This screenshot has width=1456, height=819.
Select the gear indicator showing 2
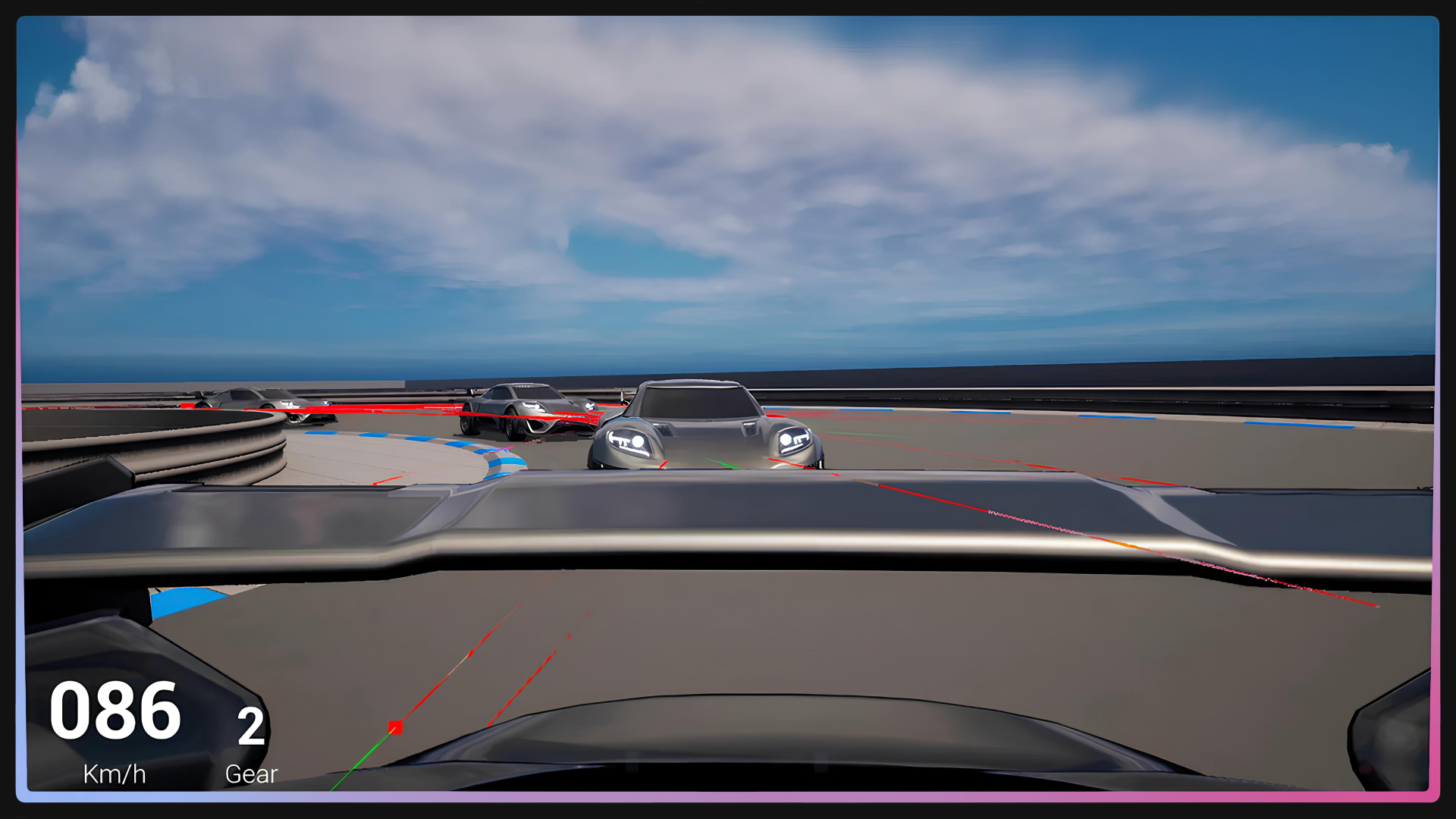tap(250, 724)
